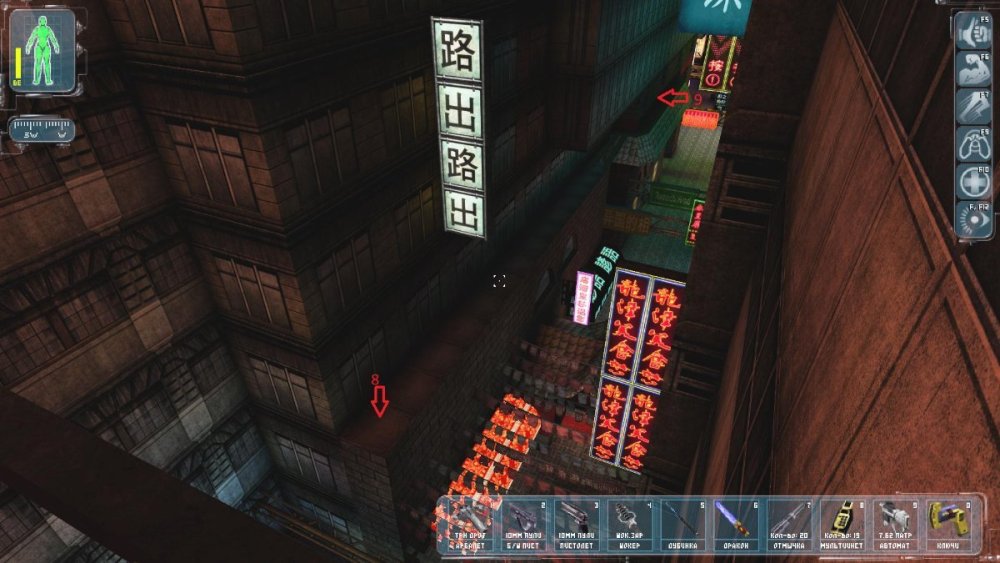Activate the F7 augmentation icon

(972, 106)
